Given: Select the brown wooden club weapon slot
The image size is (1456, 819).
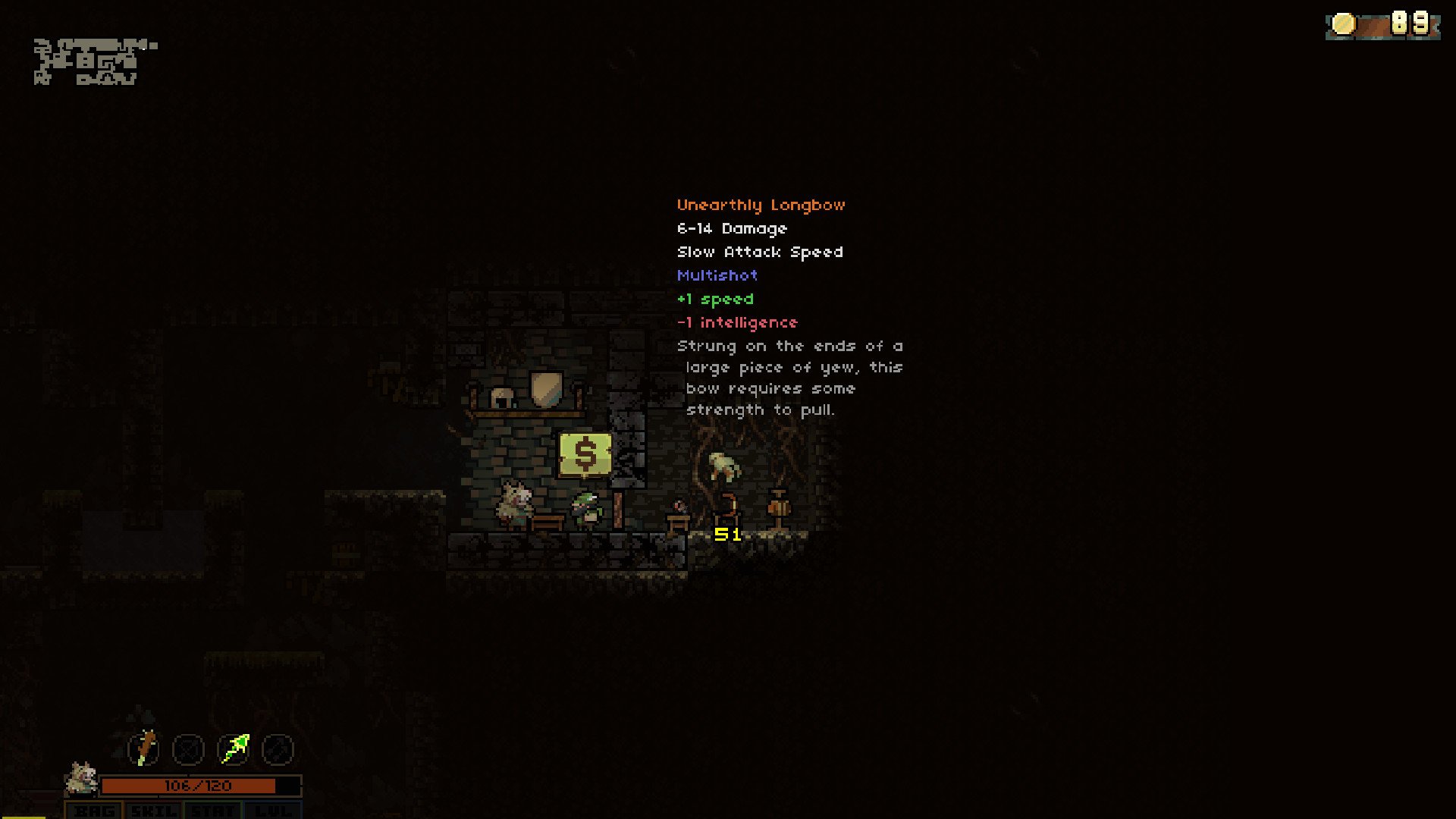Looking at the screenshot, I should pyautogui.click(x=144, y=749).
